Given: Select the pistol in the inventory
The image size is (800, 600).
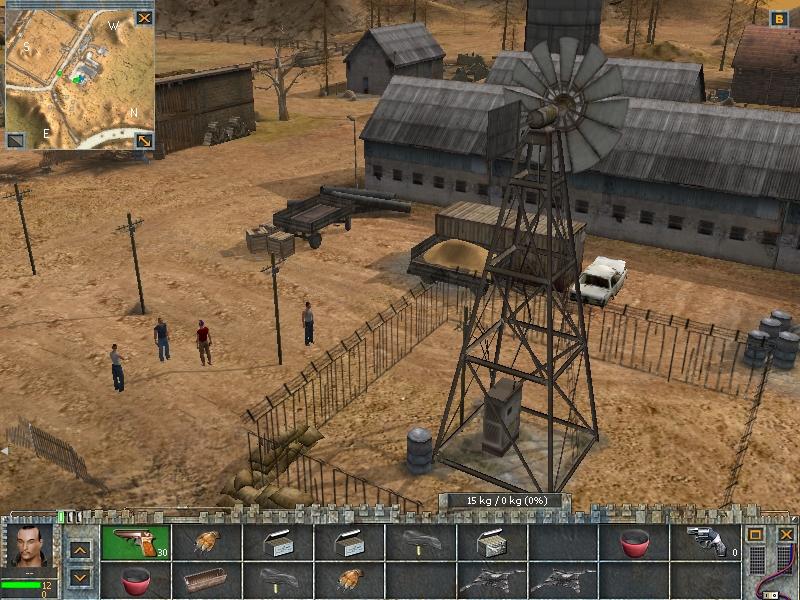Looking at the screenshot, I should [x=135, y=542].
